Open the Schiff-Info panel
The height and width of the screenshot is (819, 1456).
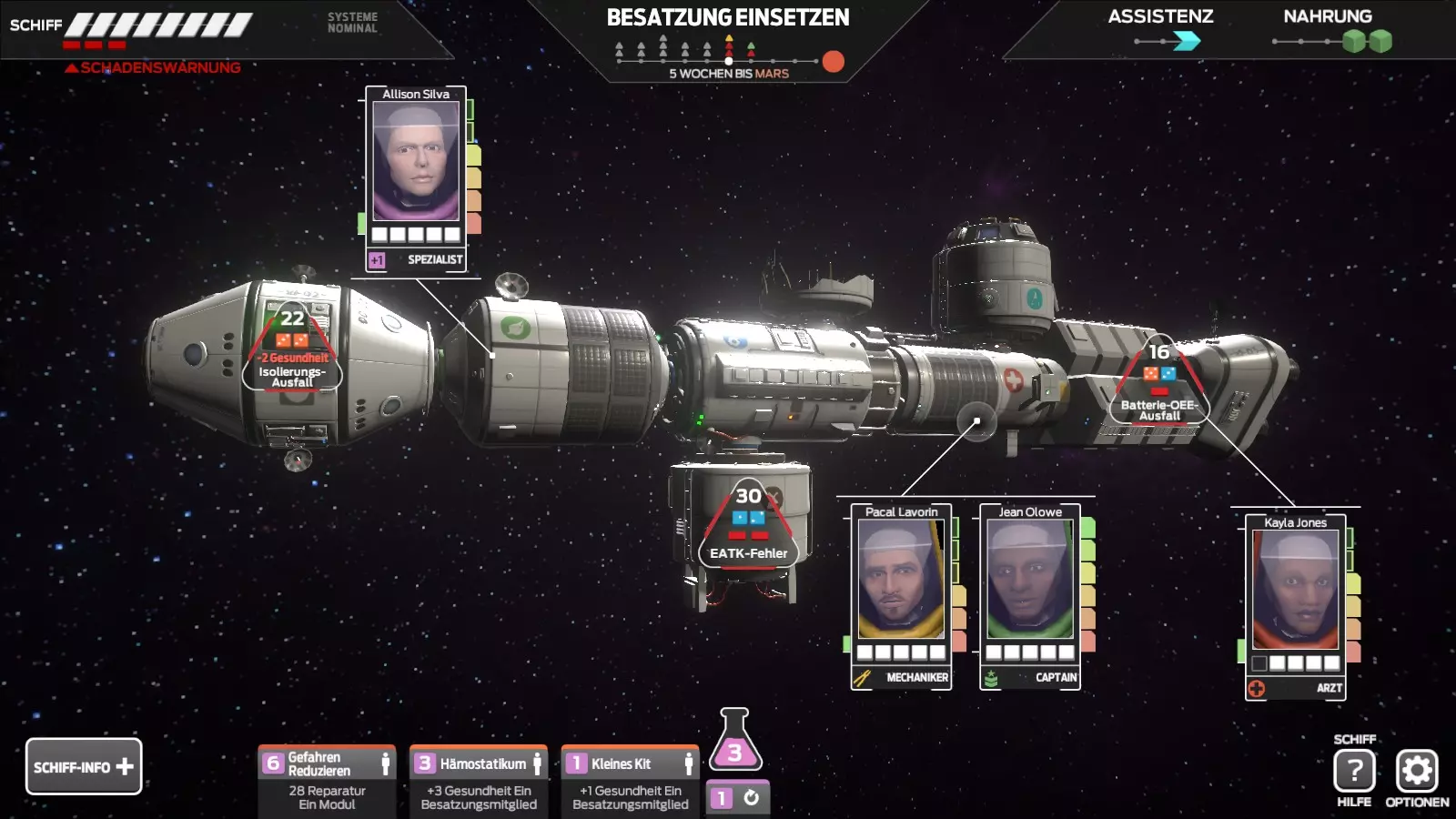pos(84,766)
